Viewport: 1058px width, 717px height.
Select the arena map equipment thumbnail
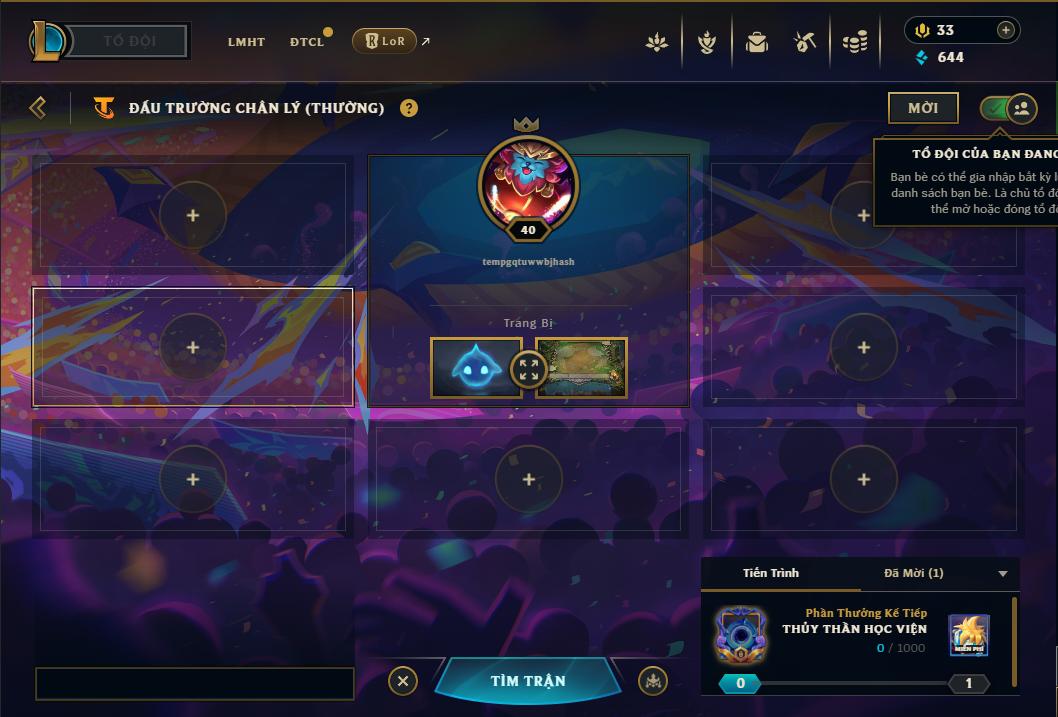[x=582, y=367]
